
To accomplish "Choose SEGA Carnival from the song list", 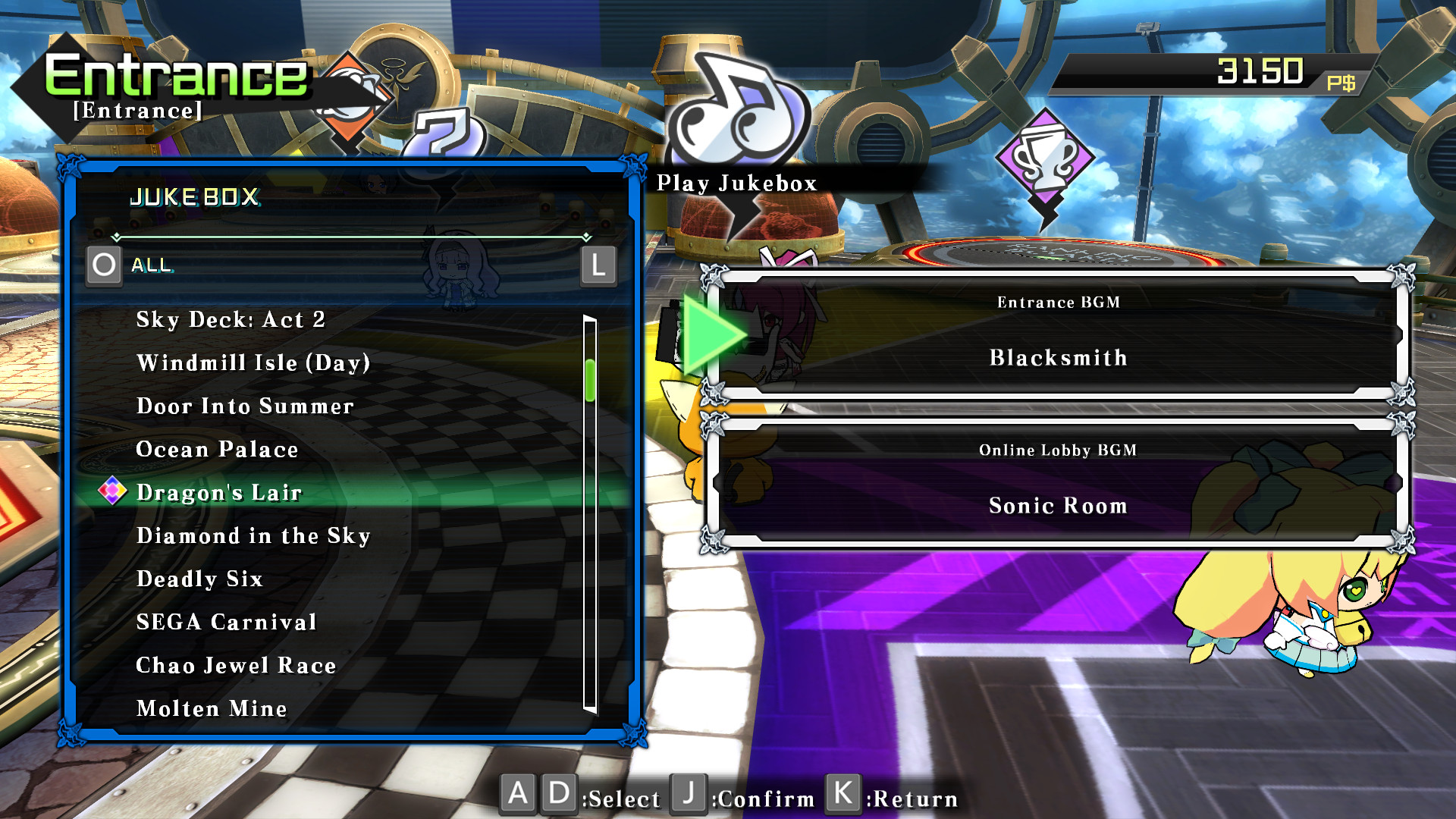I will click(225, 622).
